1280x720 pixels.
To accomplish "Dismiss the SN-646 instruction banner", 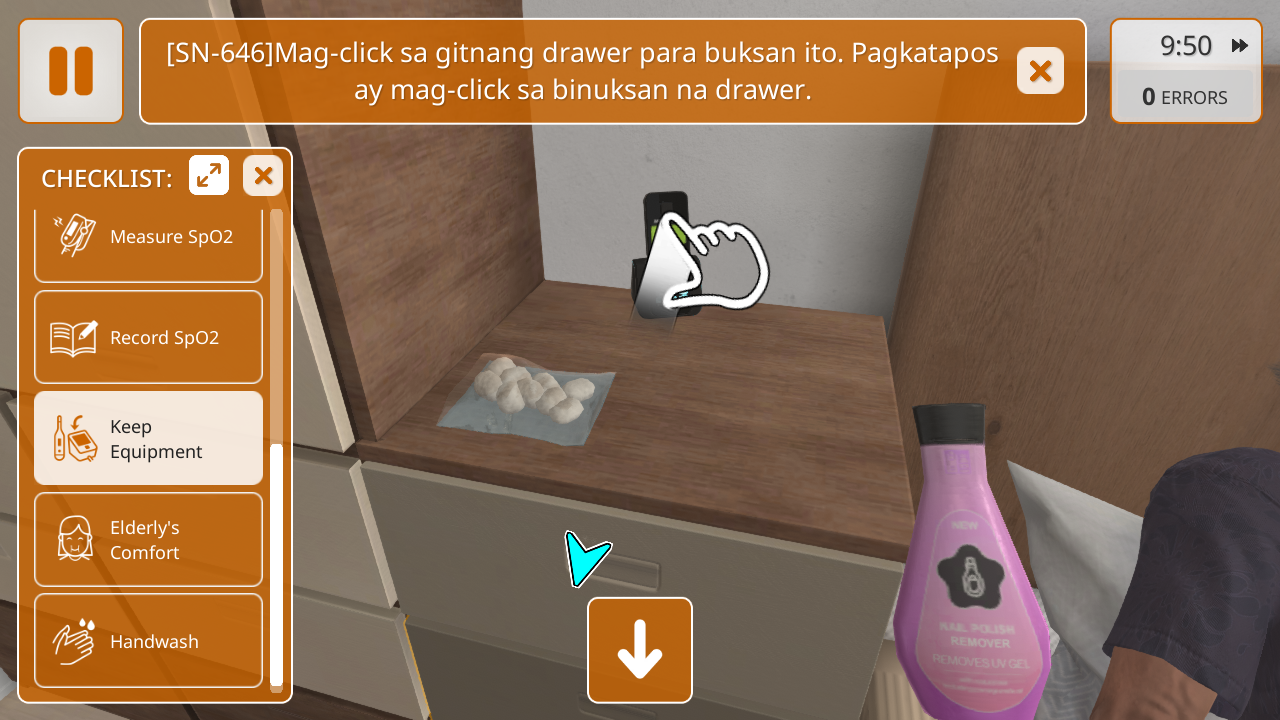I will 1040,71.
